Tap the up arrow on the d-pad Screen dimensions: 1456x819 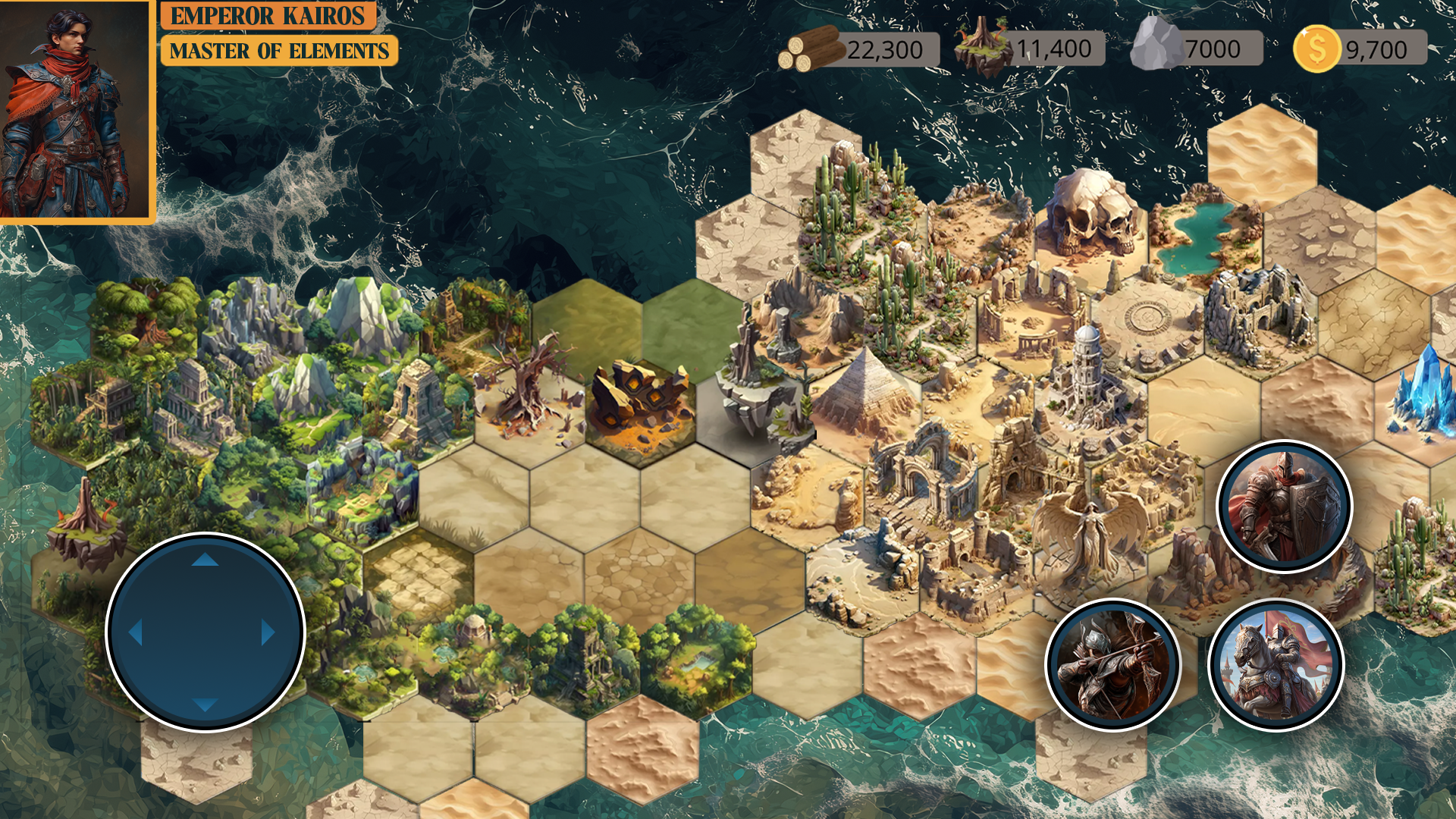point(205,560)
